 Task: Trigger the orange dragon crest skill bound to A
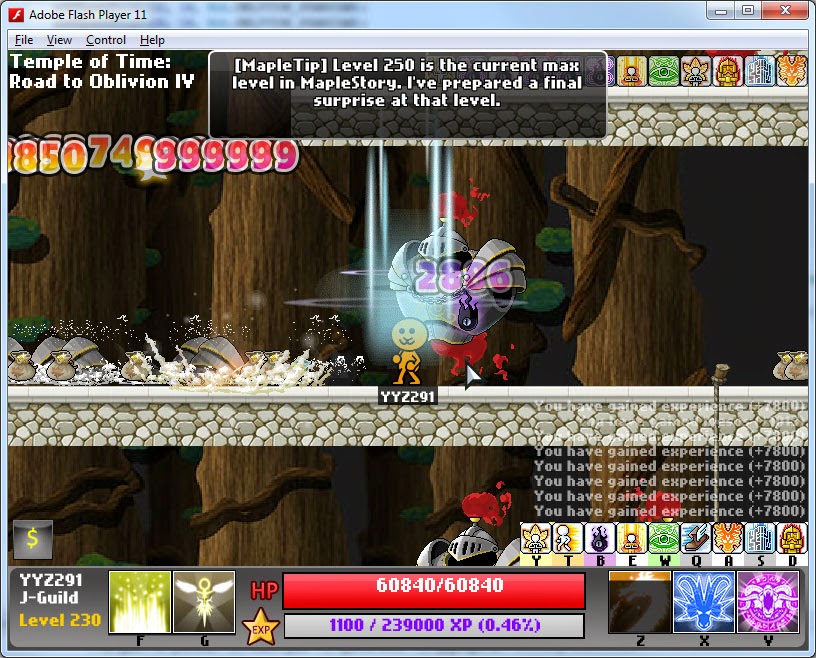(x=727, y=538)
